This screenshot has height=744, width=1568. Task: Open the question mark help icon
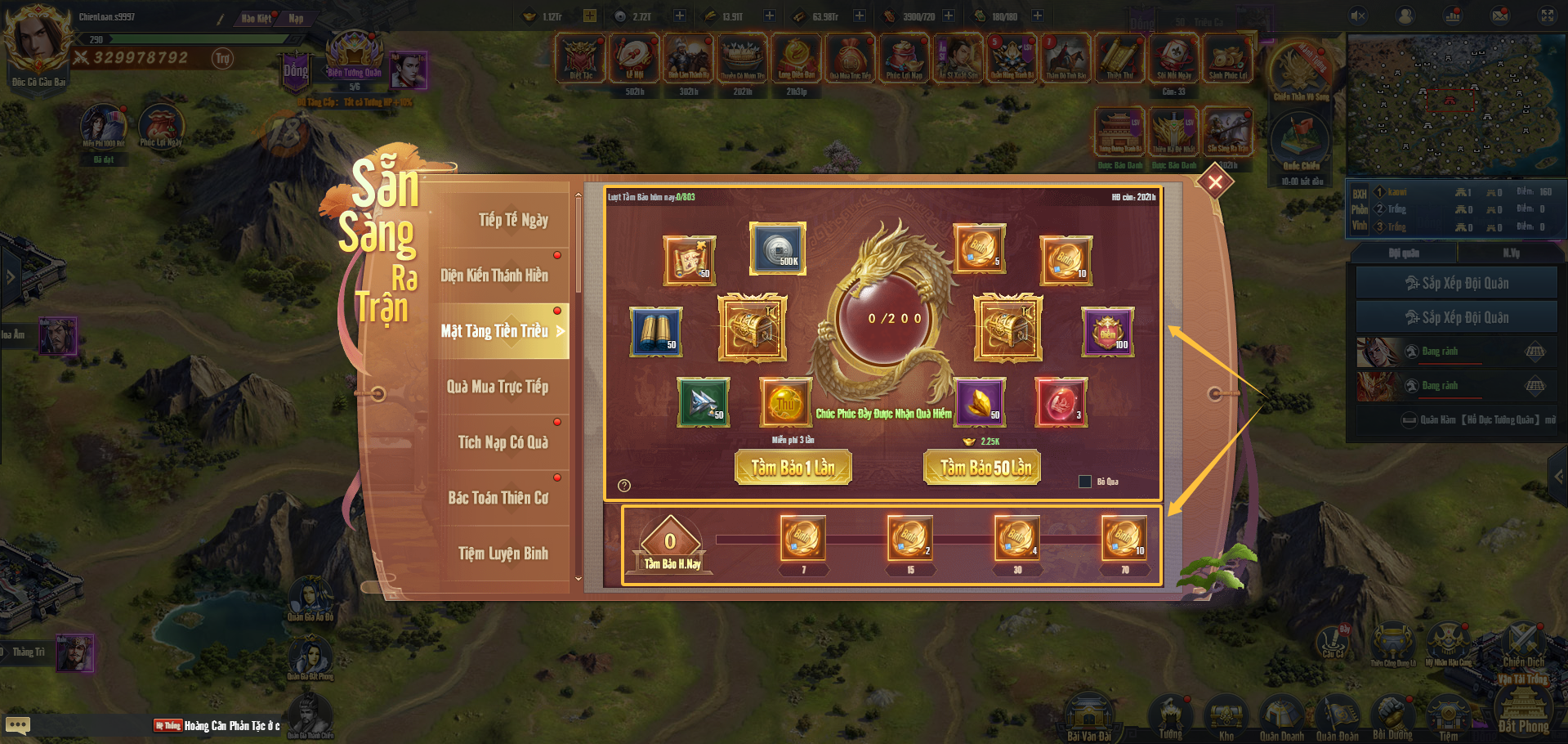624,486
